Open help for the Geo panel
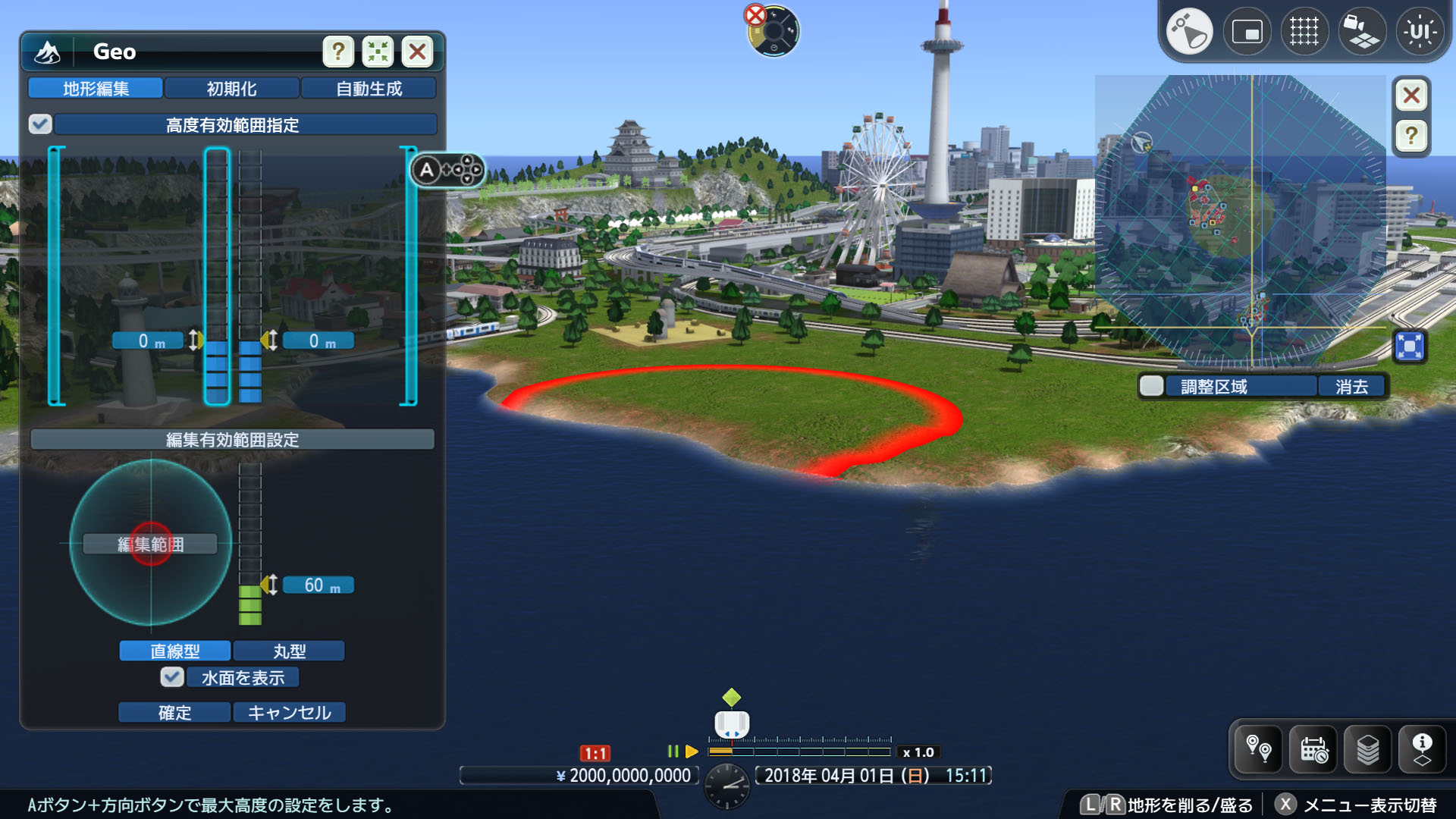 pos(338,52)
